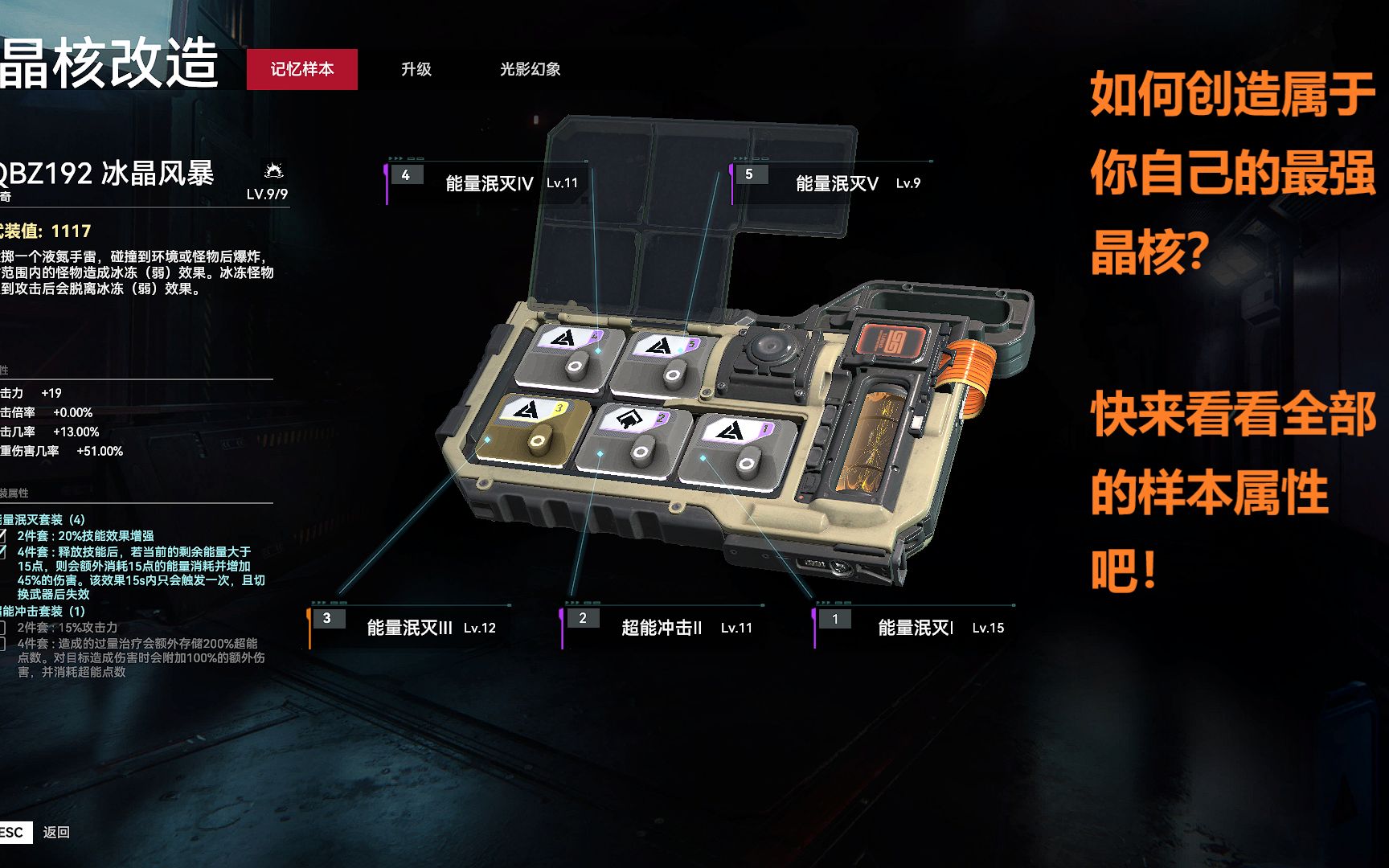
Task: Click the 返回 back button
Action: (58, 833)
